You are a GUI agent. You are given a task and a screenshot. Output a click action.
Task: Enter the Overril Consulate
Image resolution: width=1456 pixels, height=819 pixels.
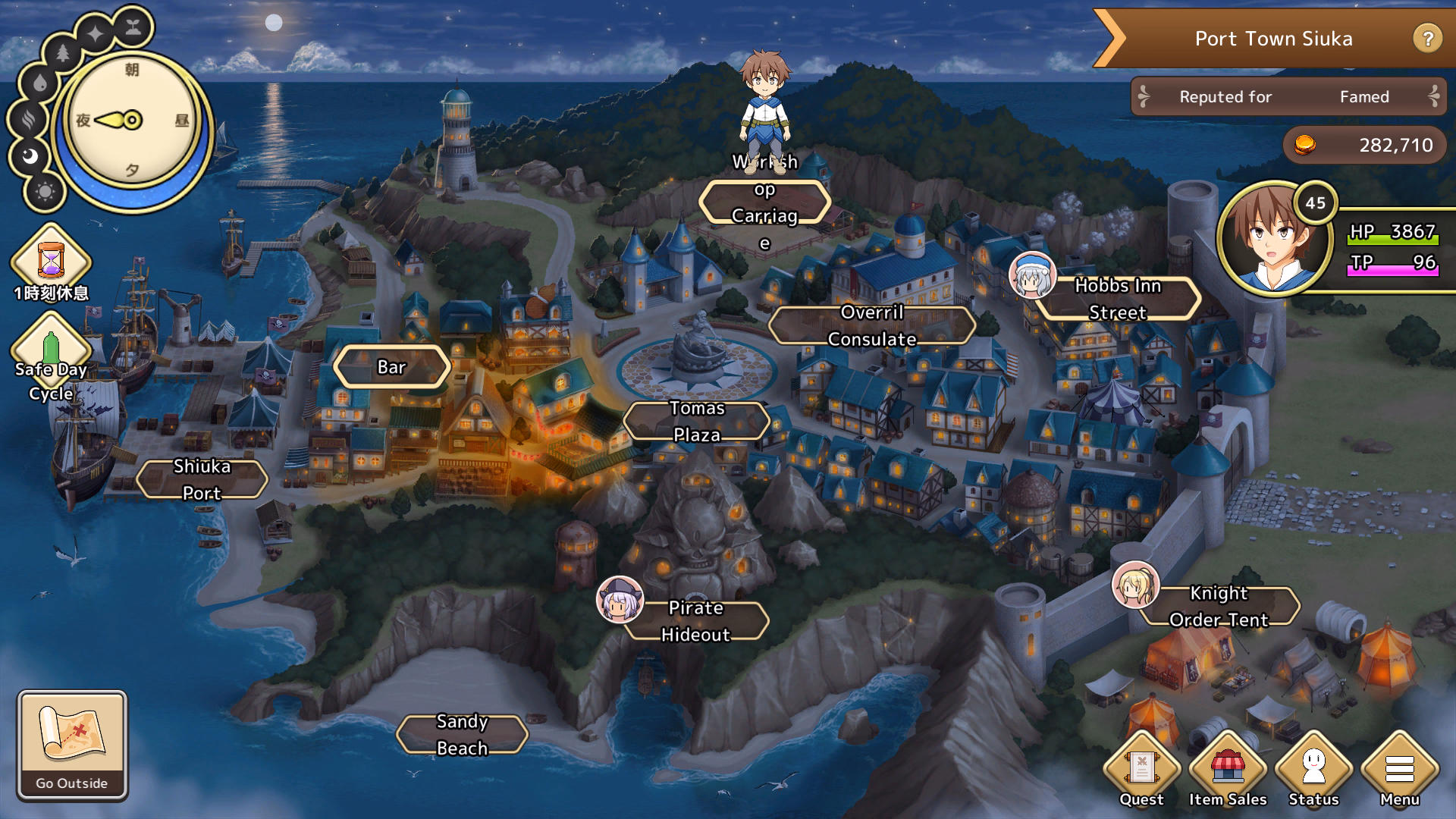[872, 326]
